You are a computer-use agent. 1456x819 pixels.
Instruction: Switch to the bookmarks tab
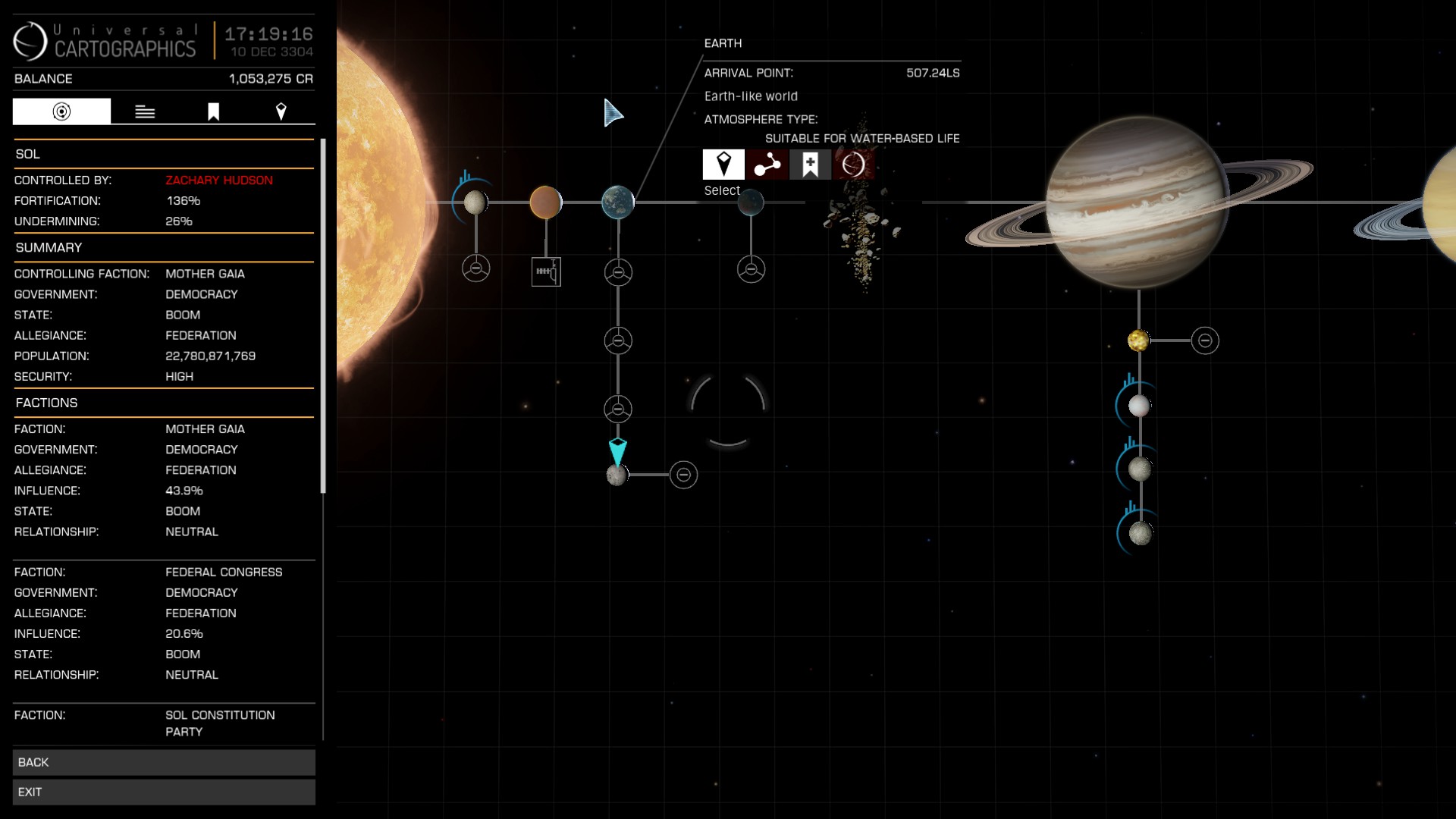pyautogui.click(x=213, y=111)
